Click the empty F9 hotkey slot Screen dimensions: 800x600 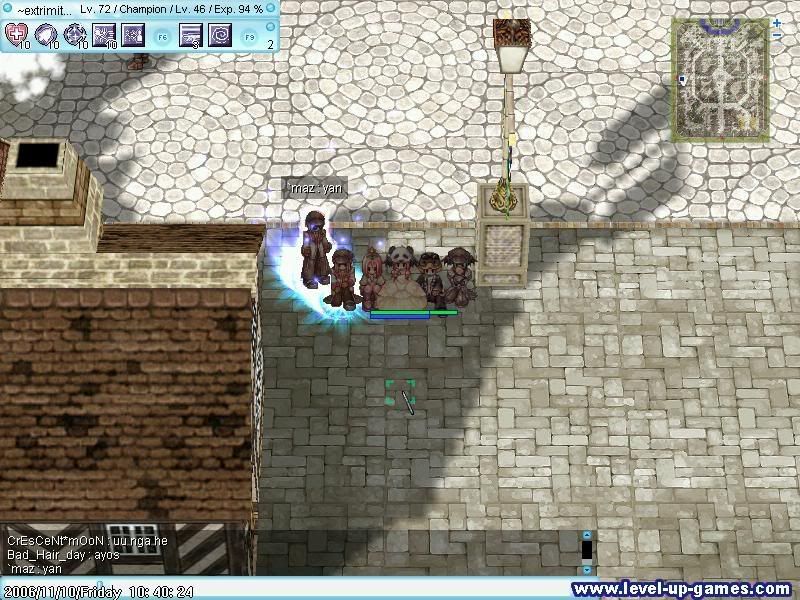(x=249, y=36)
